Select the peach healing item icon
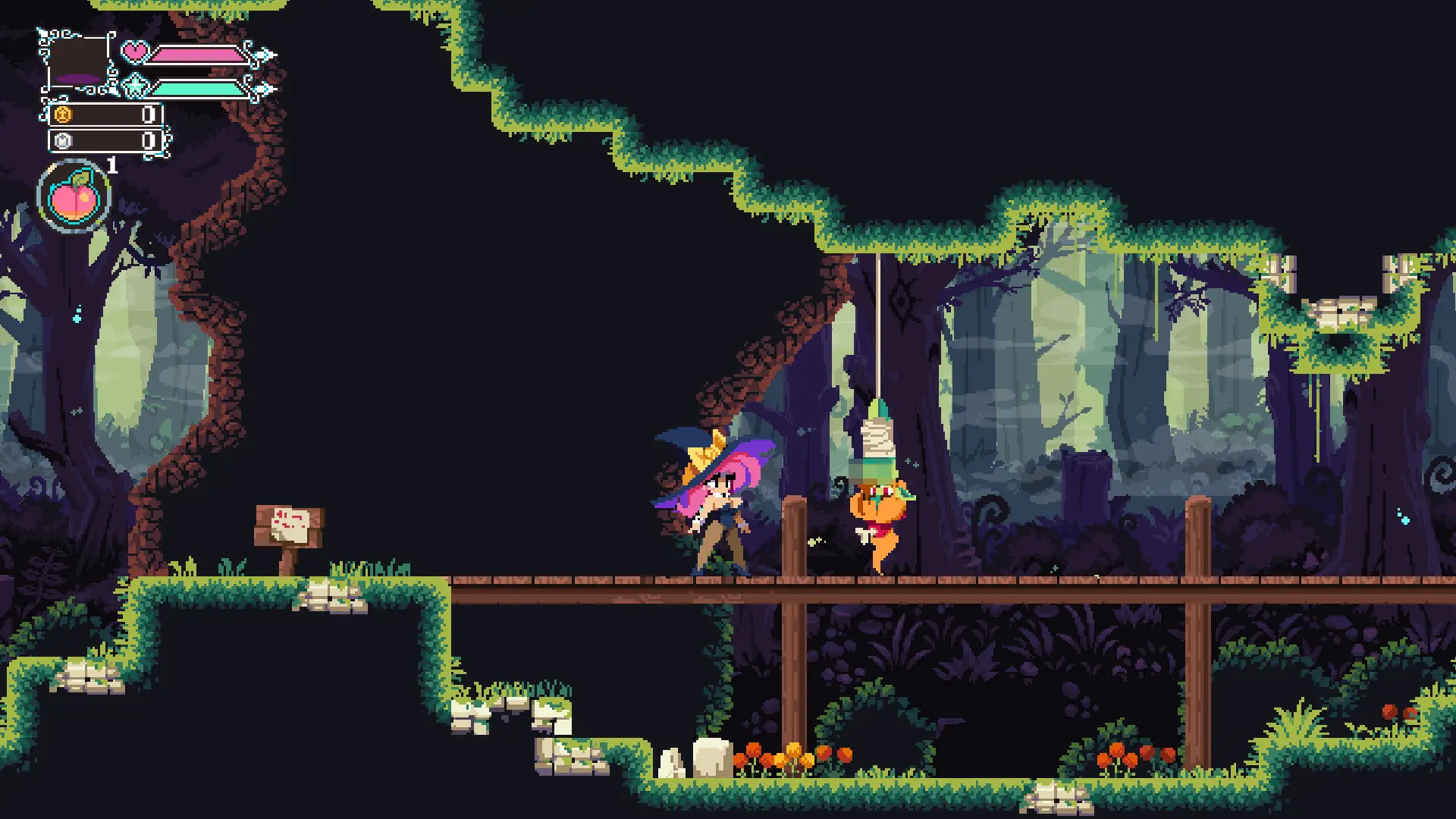Screen dimensions: 1456x819 tap(74, 196)
